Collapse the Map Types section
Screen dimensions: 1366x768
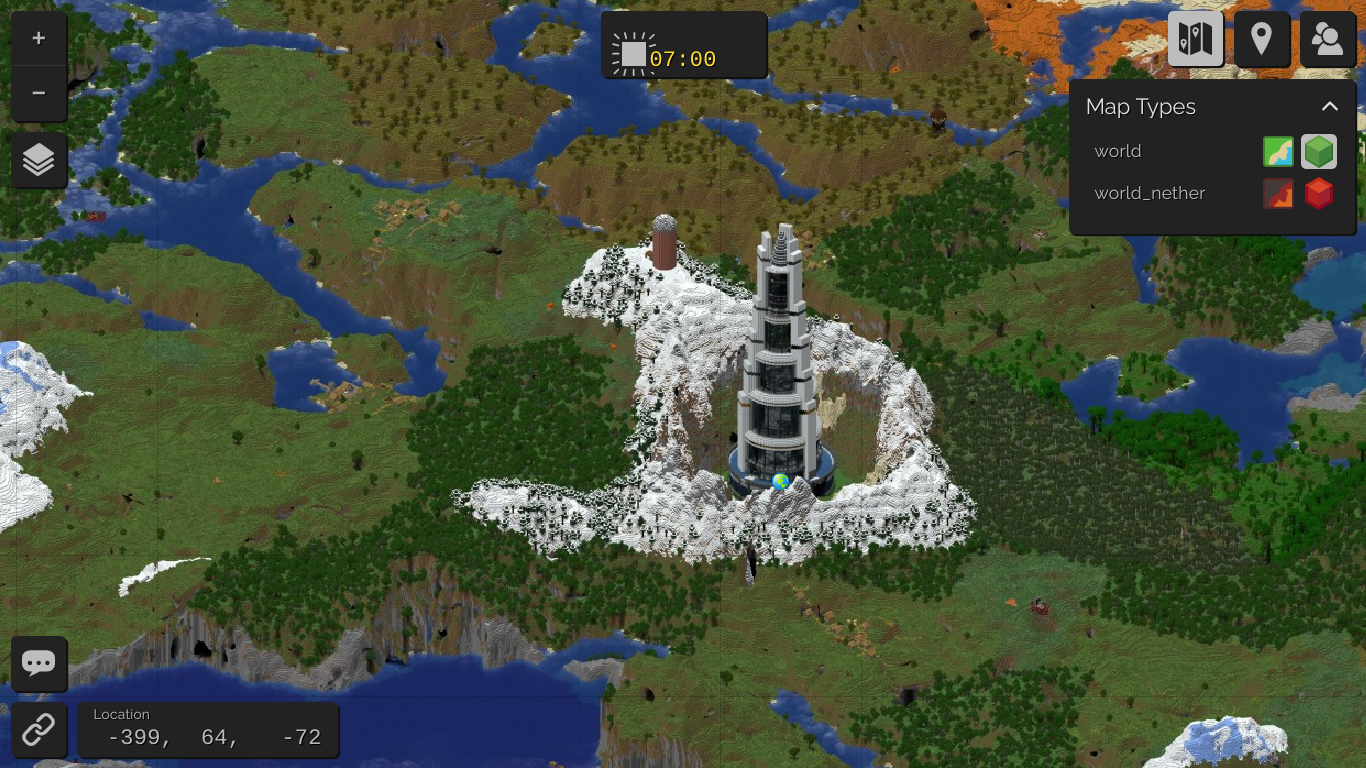(1329, 107)
